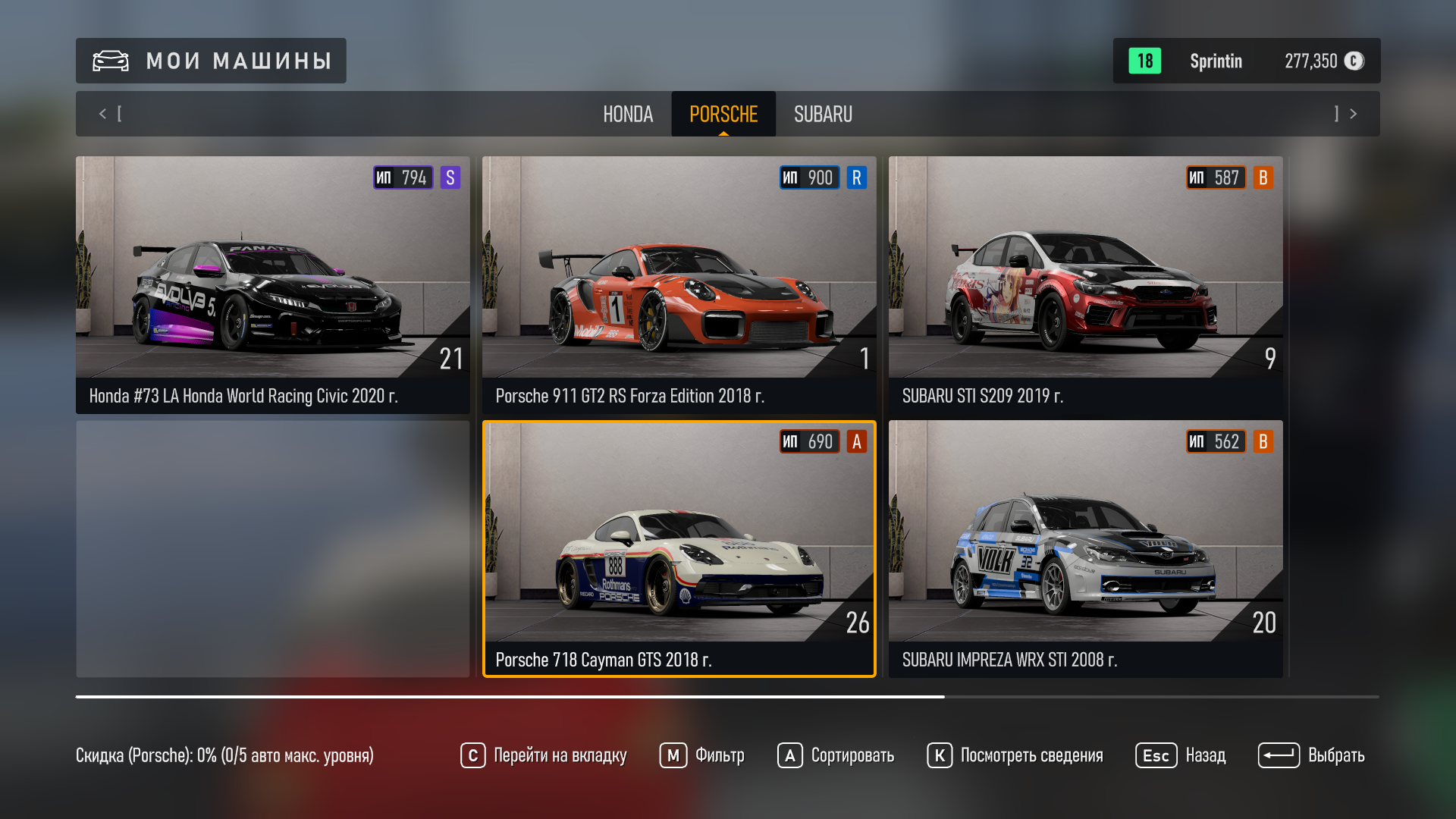Screen dimensions: 1456x819
Task: Show car details via Посмотреть сведения
Action: tap(1015, 755)
